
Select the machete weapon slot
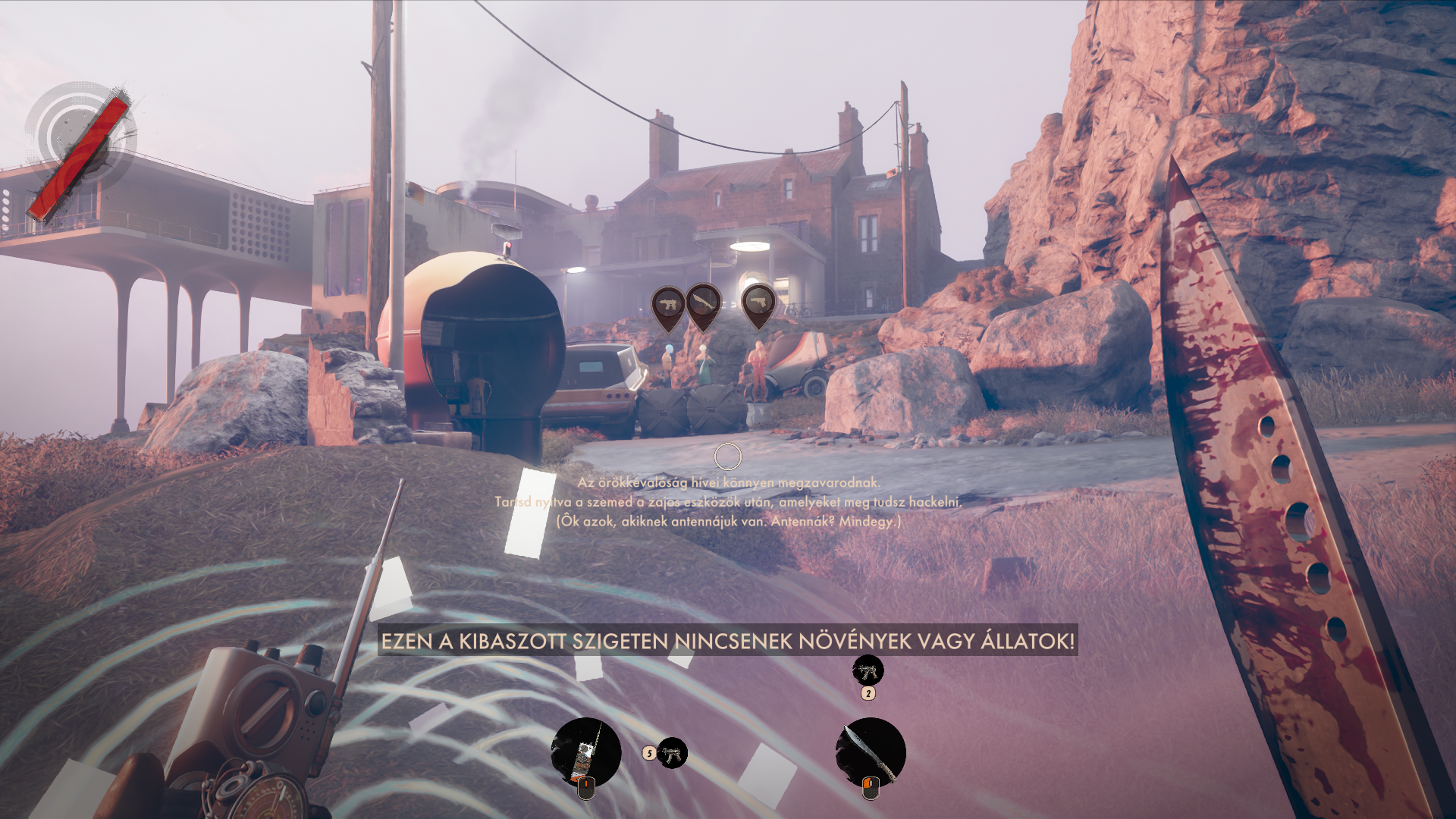pyautogui.click(x=871, y=752)
